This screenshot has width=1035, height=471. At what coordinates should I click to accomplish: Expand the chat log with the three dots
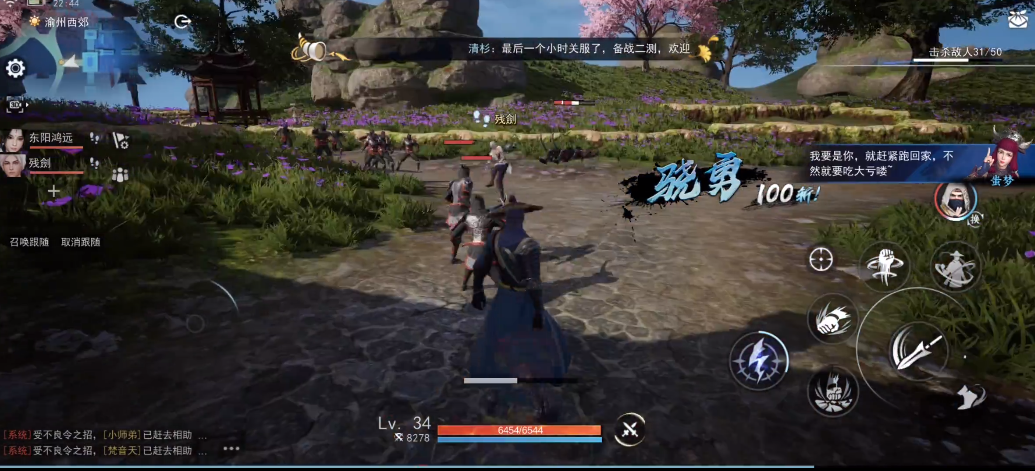(x=231, y=448)
